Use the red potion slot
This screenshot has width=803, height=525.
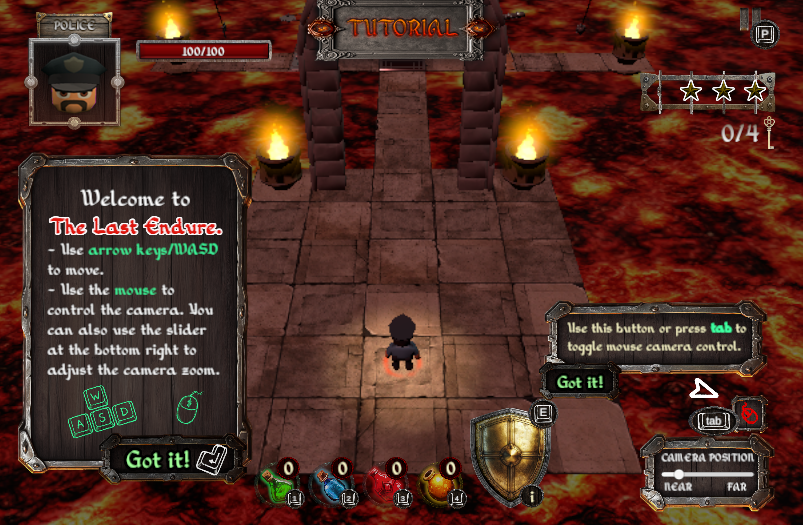point(385,485)
